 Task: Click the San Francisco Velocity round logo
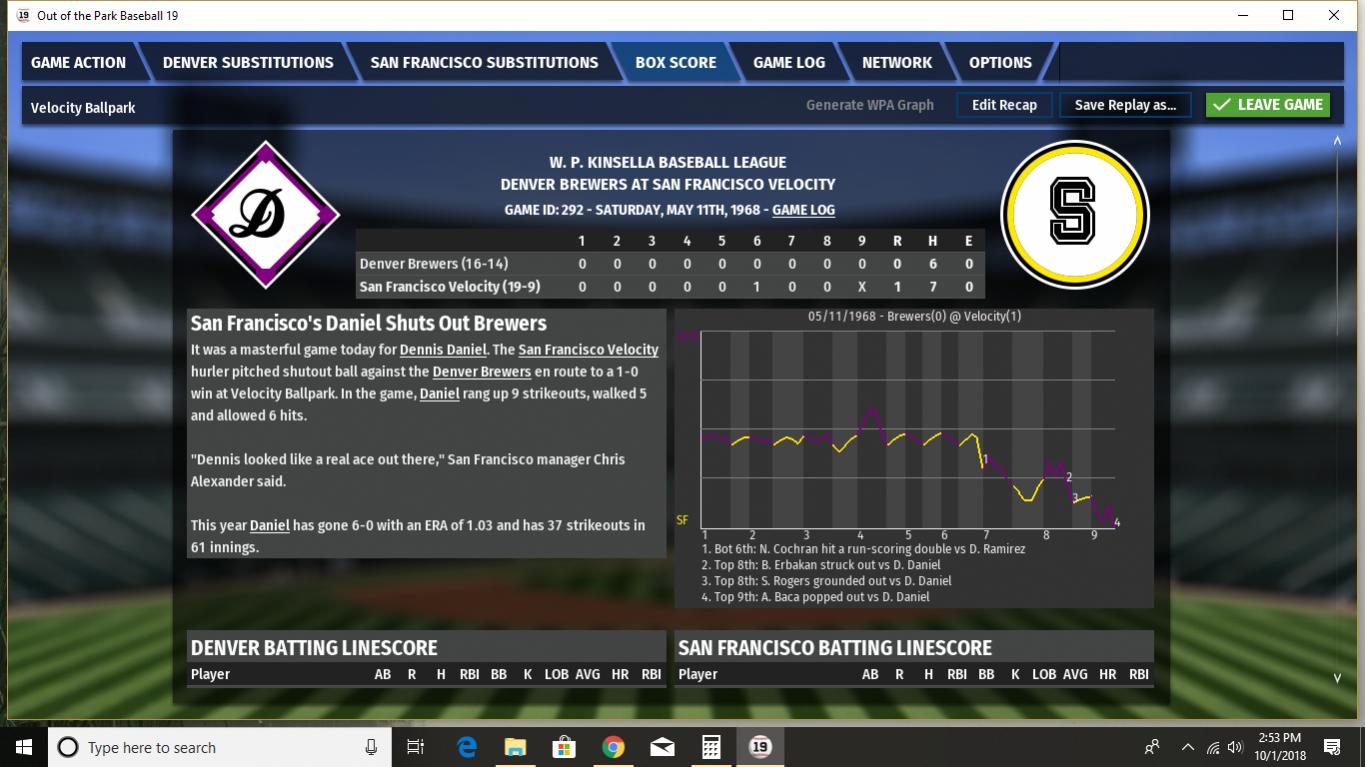click(x=1074, y=213)
